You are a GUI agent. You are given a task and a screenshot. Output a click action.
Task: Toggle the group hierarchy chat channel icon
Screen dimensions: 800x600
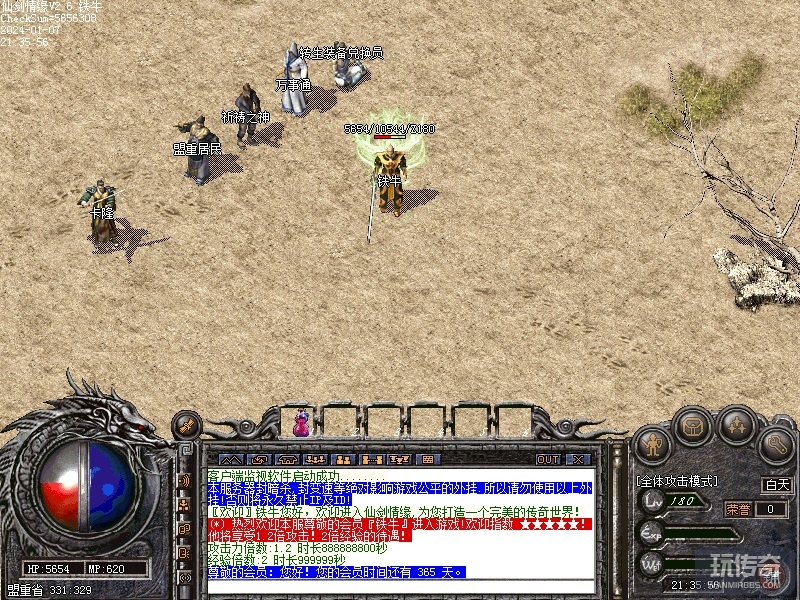pyautogui.click(x=184, y=502)
